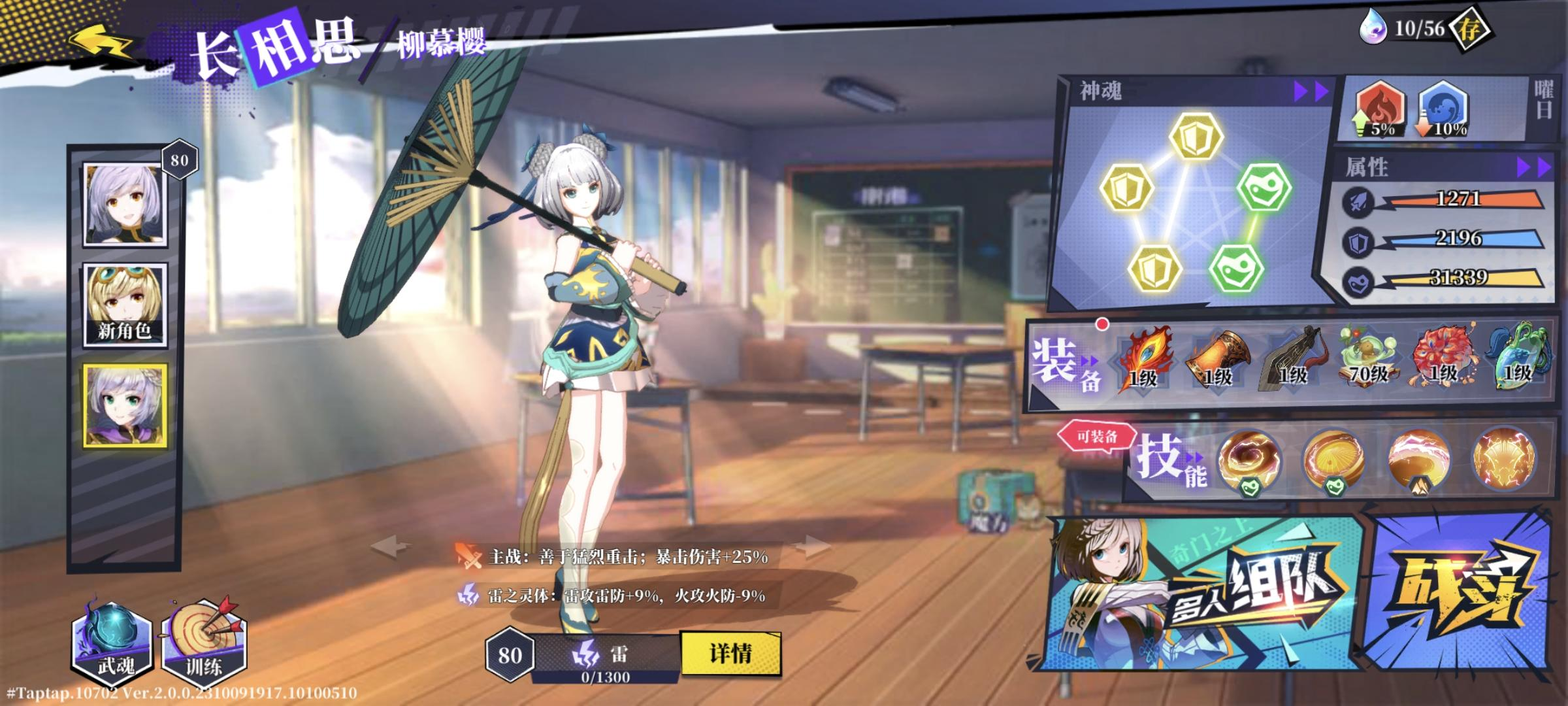Image resolution: width=1568 pixels, height=706 pixels.
Task: Open the 训练 training target
Action: point(204,643)
